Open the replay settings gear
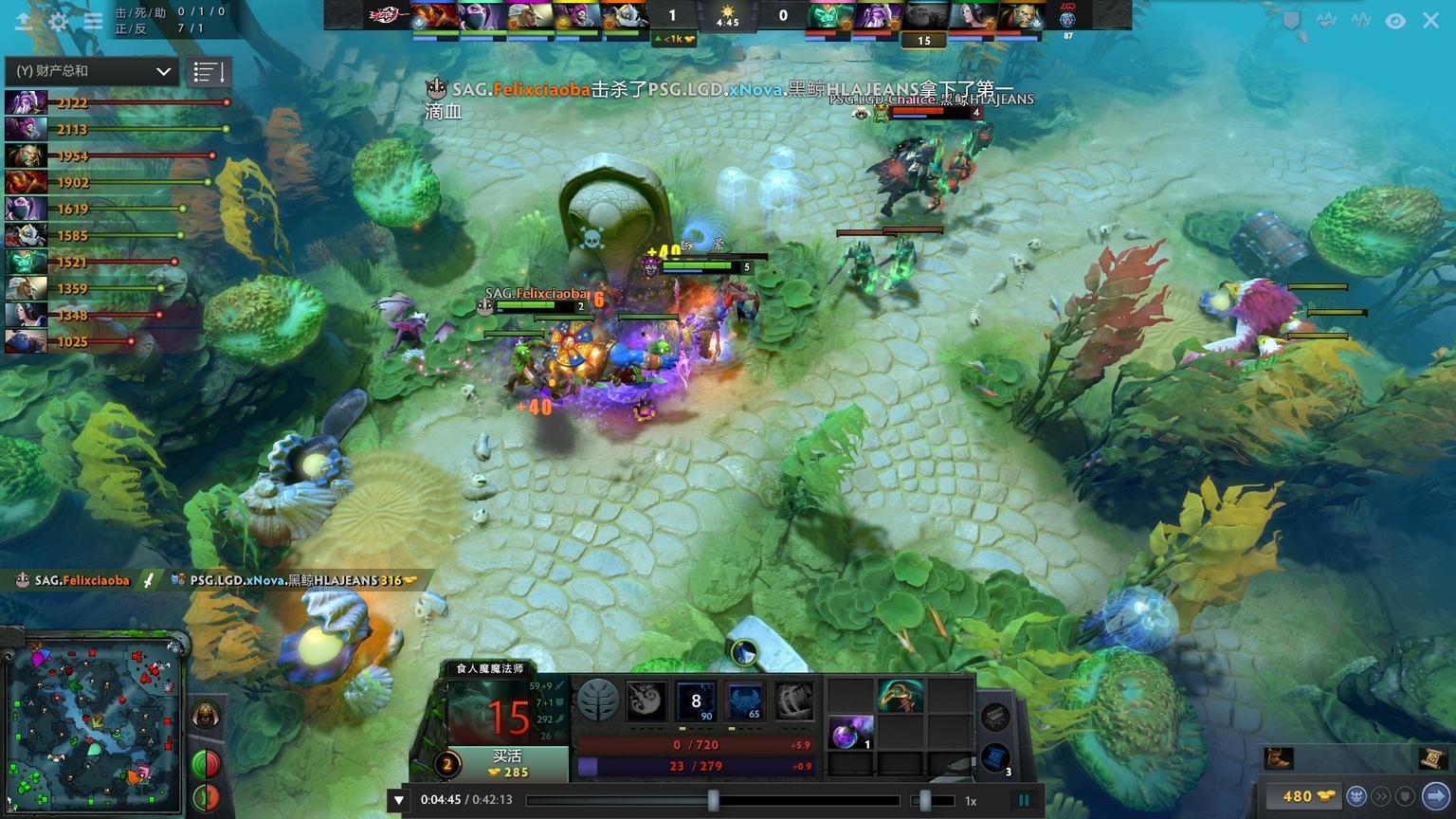Image resolution: width=1456 pixels, height=819 pixels. pyautogui.click(x=59, y=21)
